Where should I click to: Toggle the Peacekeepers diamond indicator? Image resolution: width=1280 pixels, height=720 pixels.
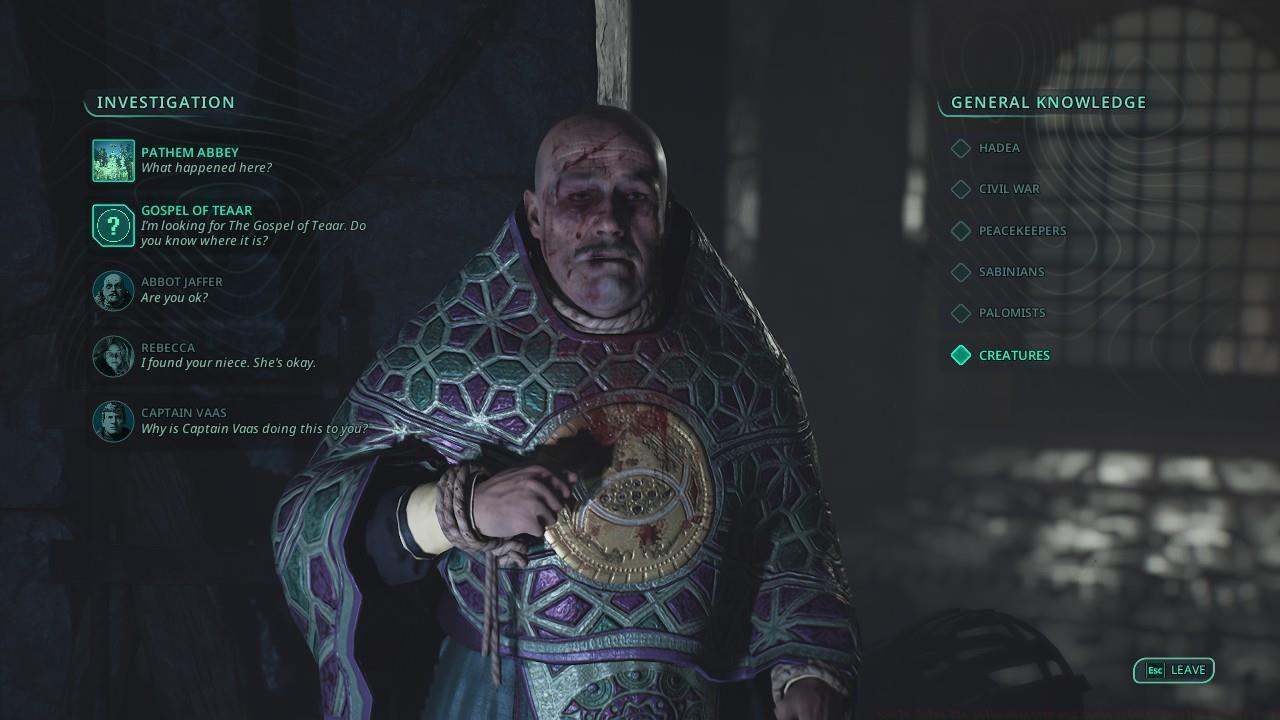[960, 231]
